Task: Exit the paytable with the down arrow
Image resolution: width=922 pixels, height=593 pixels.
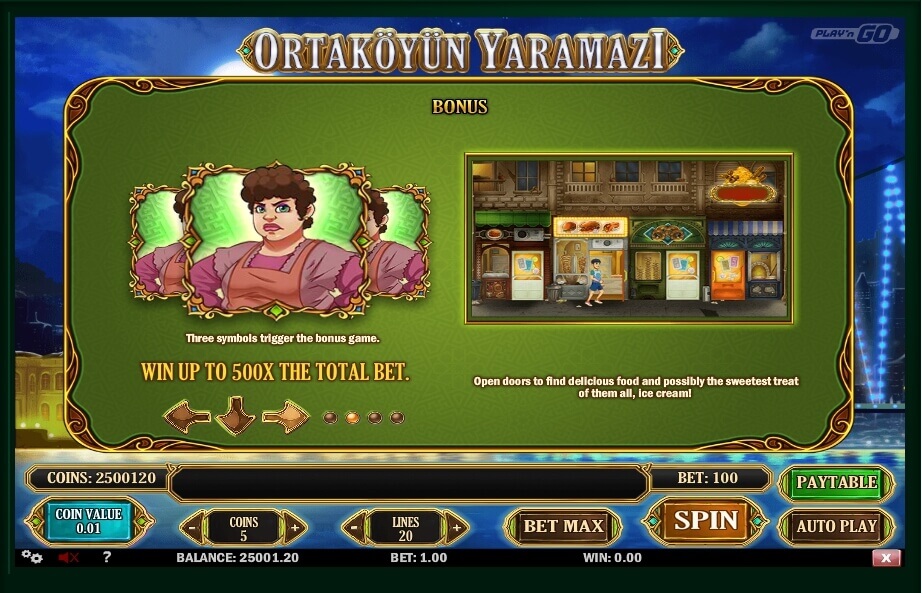Action: coord(236,415)
